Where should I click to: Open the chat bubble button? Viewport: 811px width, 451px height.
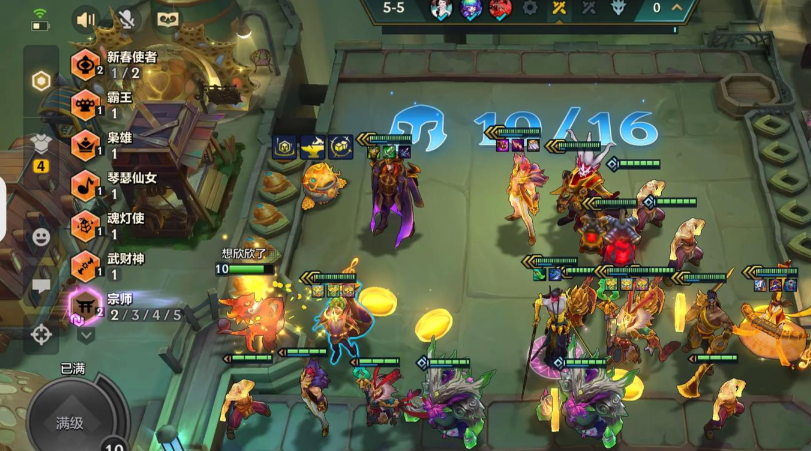coord(41,286)
